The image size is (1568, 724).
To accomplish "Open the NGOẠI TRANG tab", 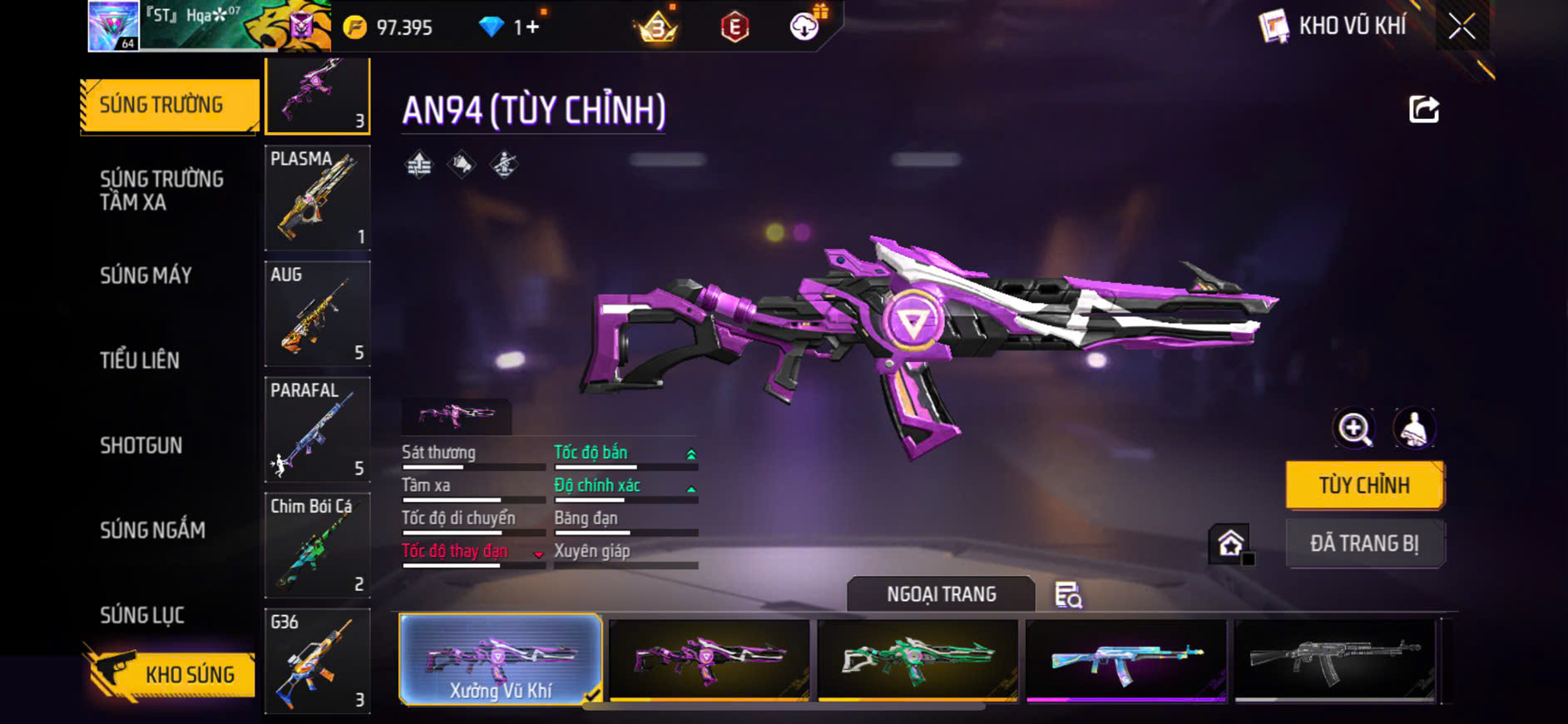I will [941, 594].
